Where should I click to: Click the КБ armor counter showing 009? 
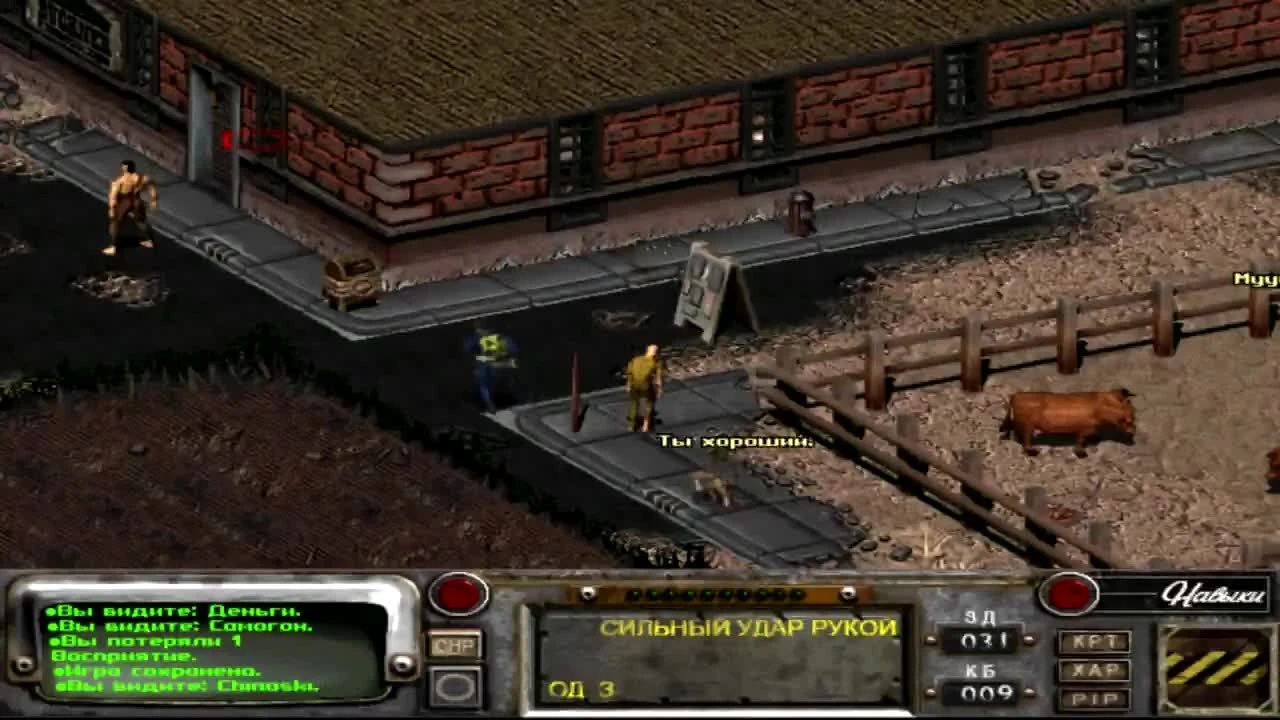click(987, 690)
